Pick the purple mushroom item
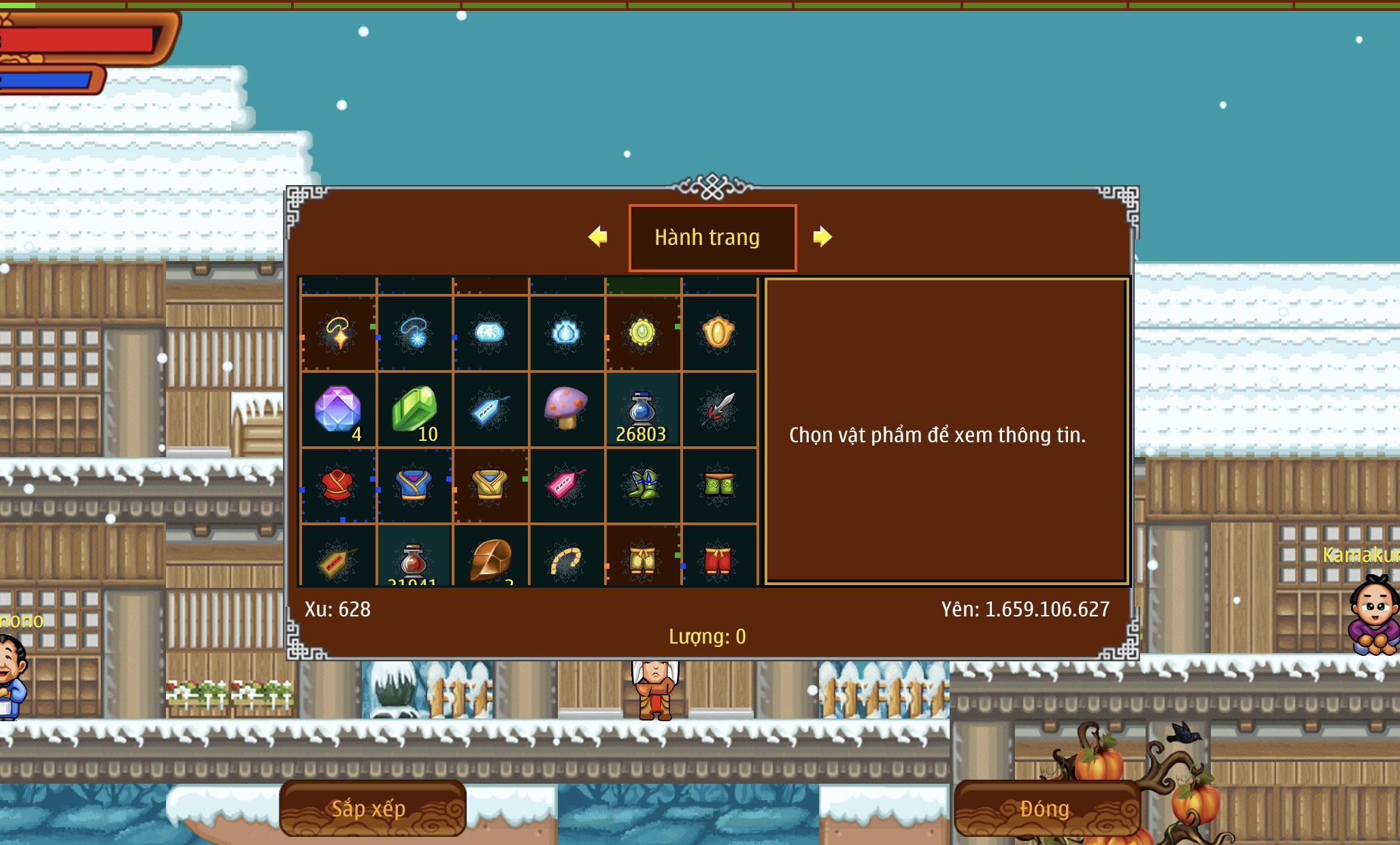Screen dimensions: 1400x845 (566, 408)
